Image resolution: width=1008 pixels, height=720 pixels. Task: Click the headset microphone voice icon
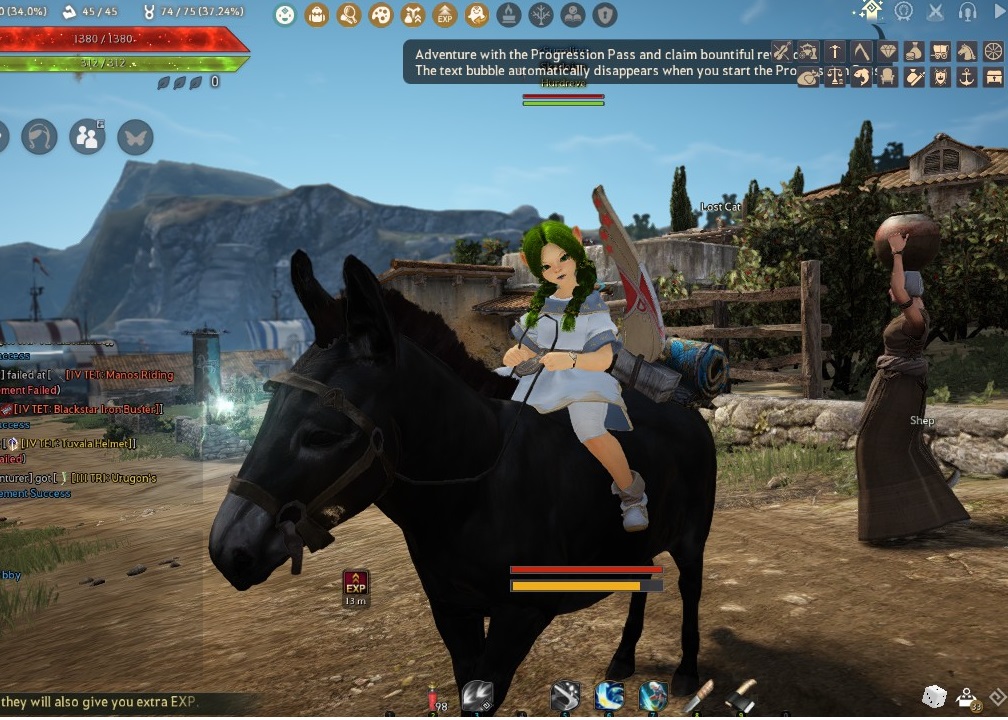(967, 12)
